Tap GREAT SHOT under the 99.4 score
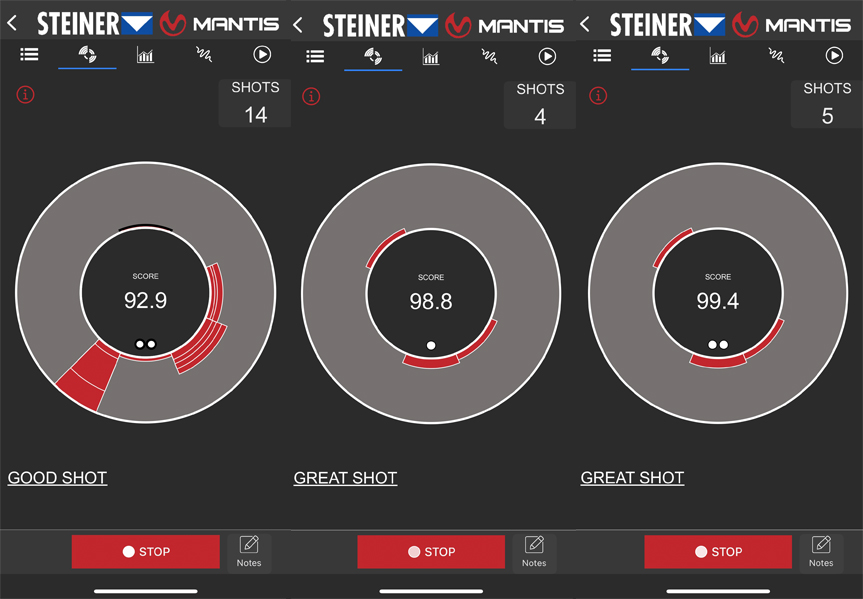Viewport: 863px width, 599px height. point(632,478)
